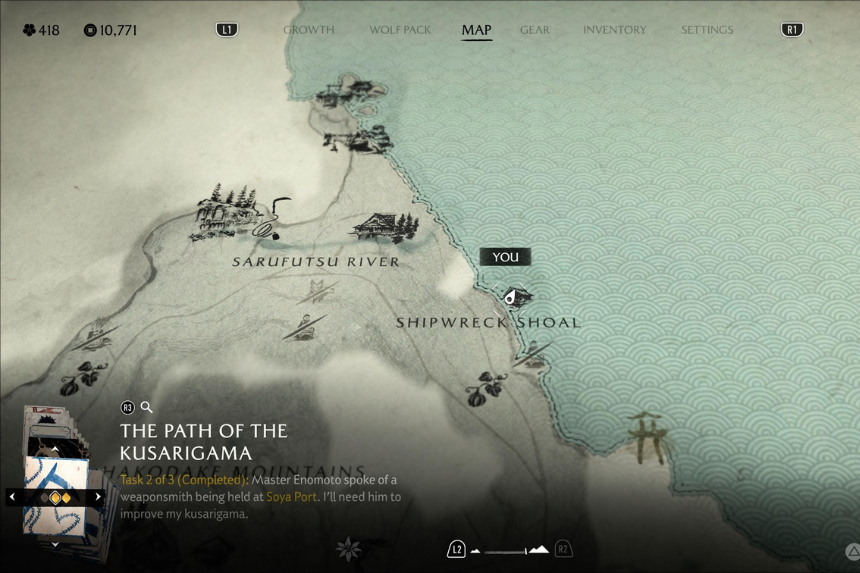This screenshot has width=860, height=573.
Task: Switch to the Gear tab
Action: point(534,30)
